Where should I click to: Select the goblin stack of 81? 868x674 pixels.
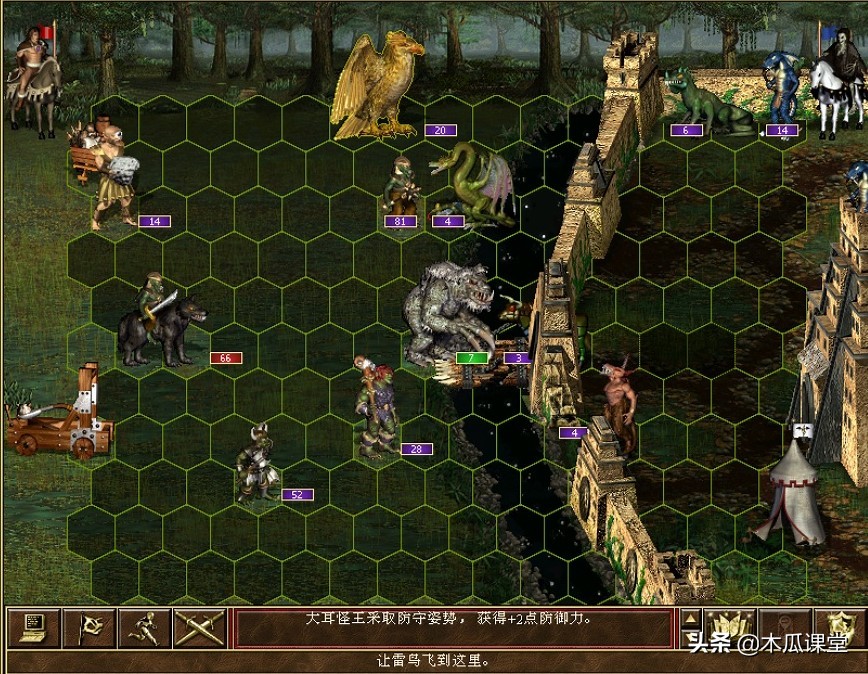(x=401, y=186)
